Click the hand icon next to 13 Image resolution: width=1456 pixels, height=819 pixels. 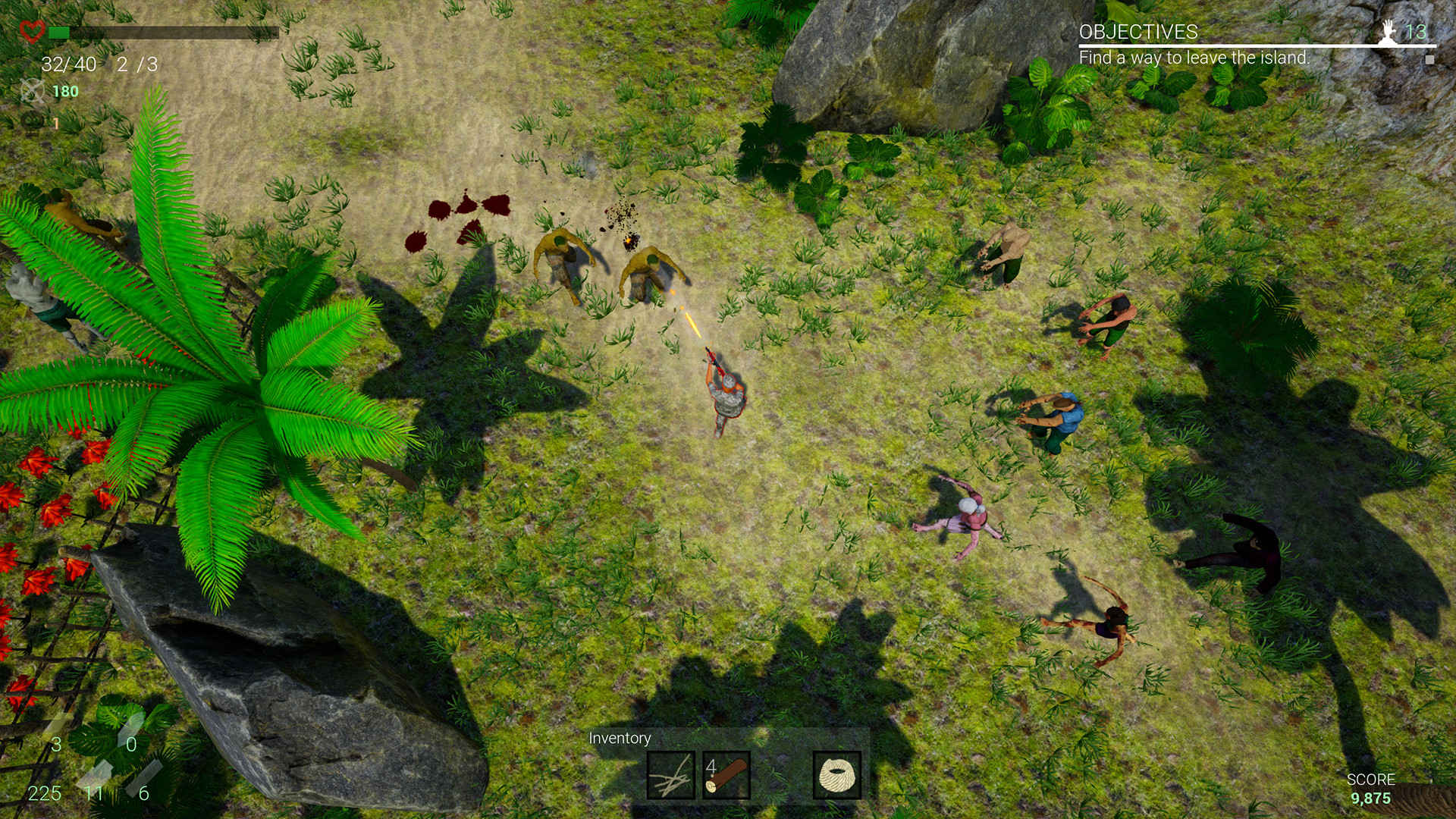[x=1389, y=32]
